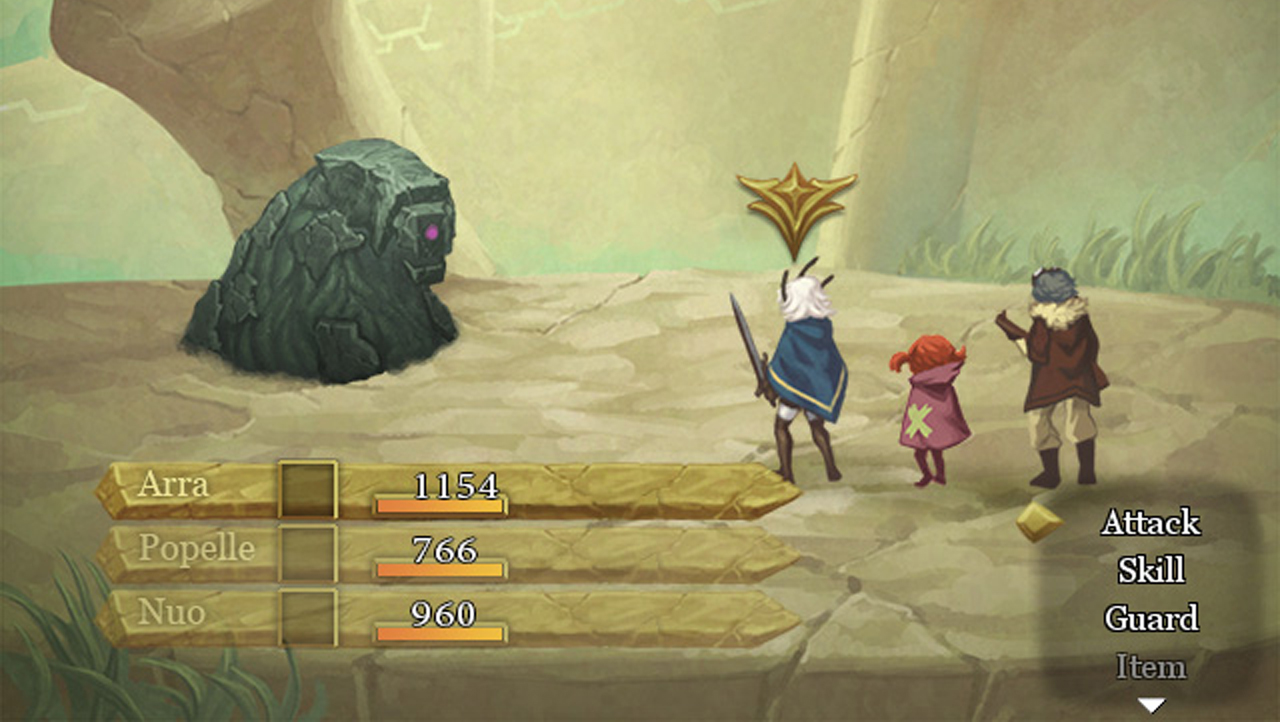Choose the Attack command
Viewport: 1280px width, 722px height.
coord(1150,522)
